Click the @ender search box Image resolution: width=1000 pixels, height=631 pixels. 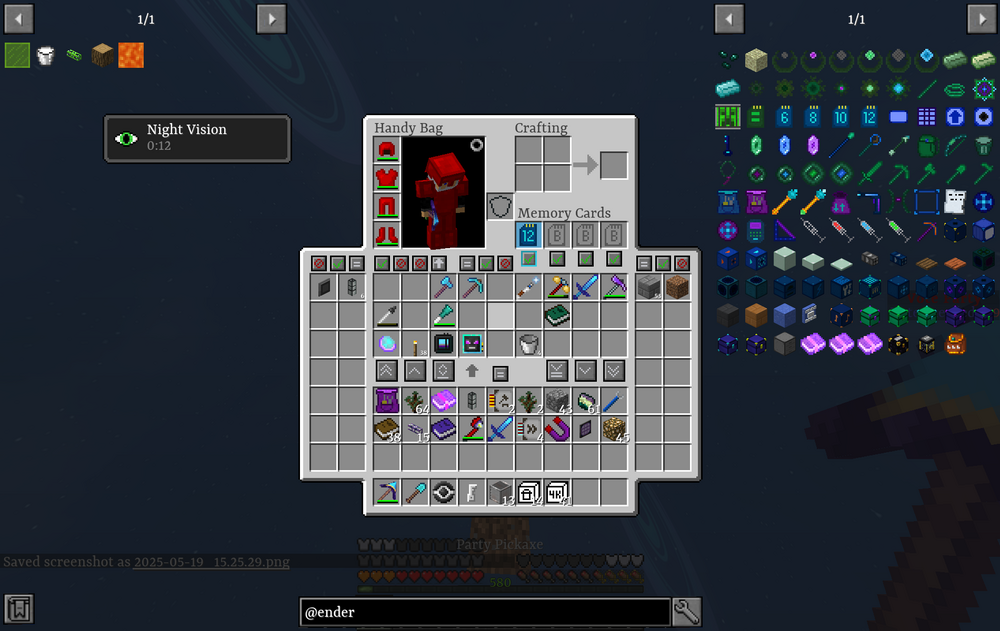[x=485, y=612]
